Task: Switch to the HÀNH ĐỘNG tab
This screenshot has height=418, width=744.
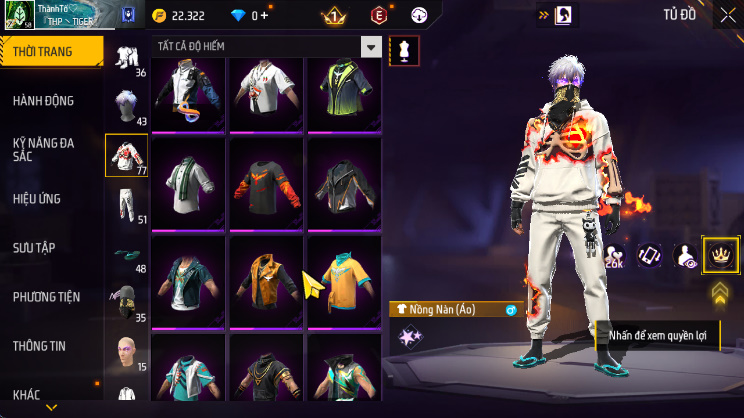Action: click(x=43, y=101)
